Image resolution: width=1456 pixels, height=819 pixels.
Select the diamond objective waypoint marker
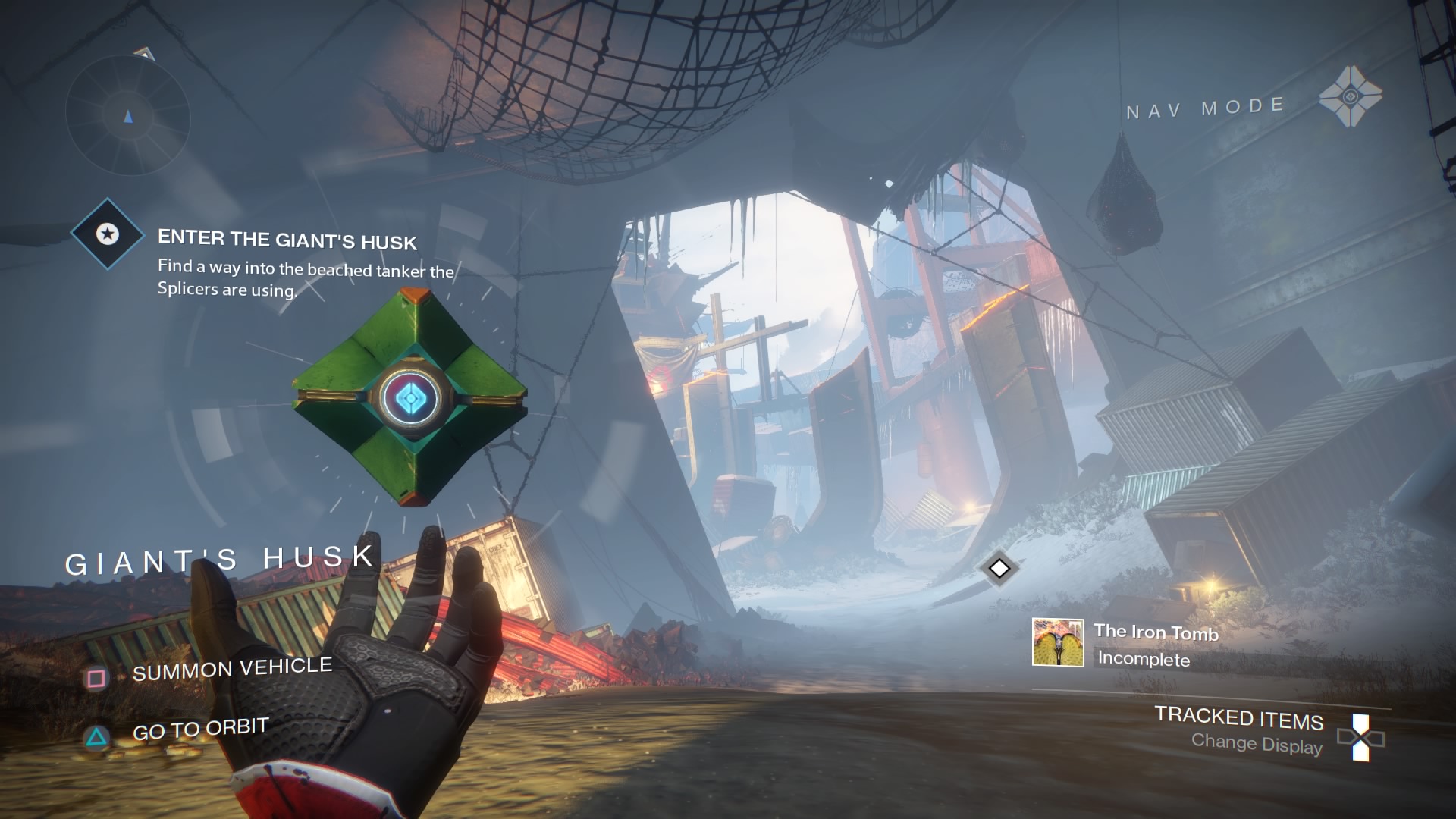tap(999, 568)
